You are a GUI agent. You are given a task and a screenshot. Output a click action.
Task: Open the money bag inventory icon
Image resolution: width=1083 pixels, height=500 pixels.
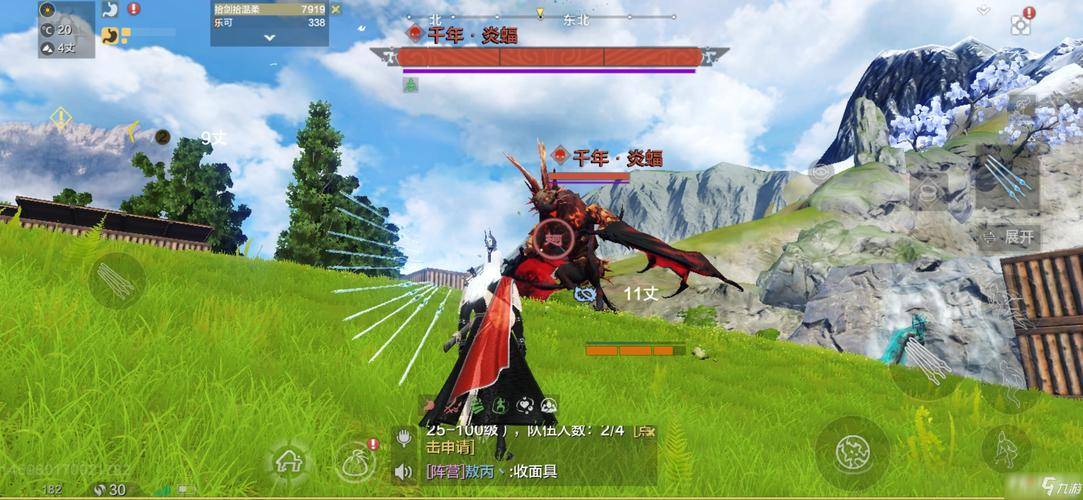357,461
